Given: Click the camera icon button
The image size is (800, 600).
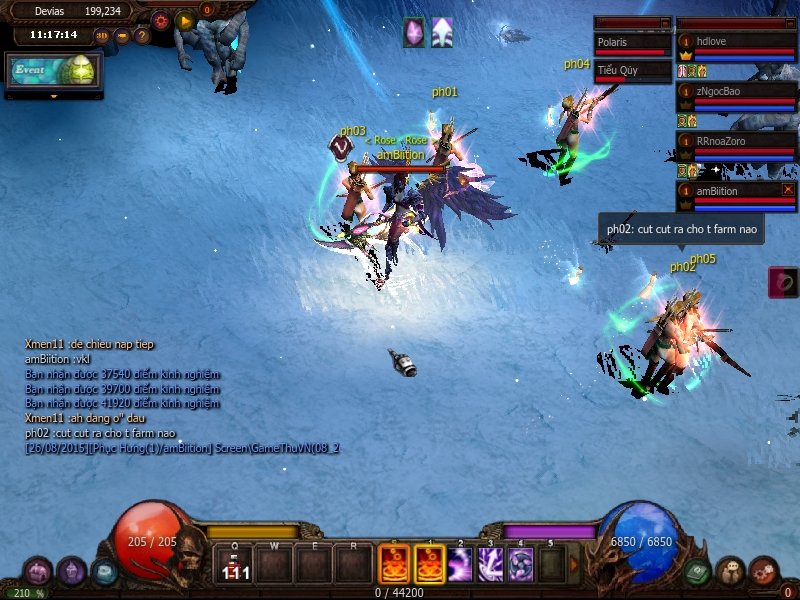Looking at the screenshot, I should pos(122,36).
